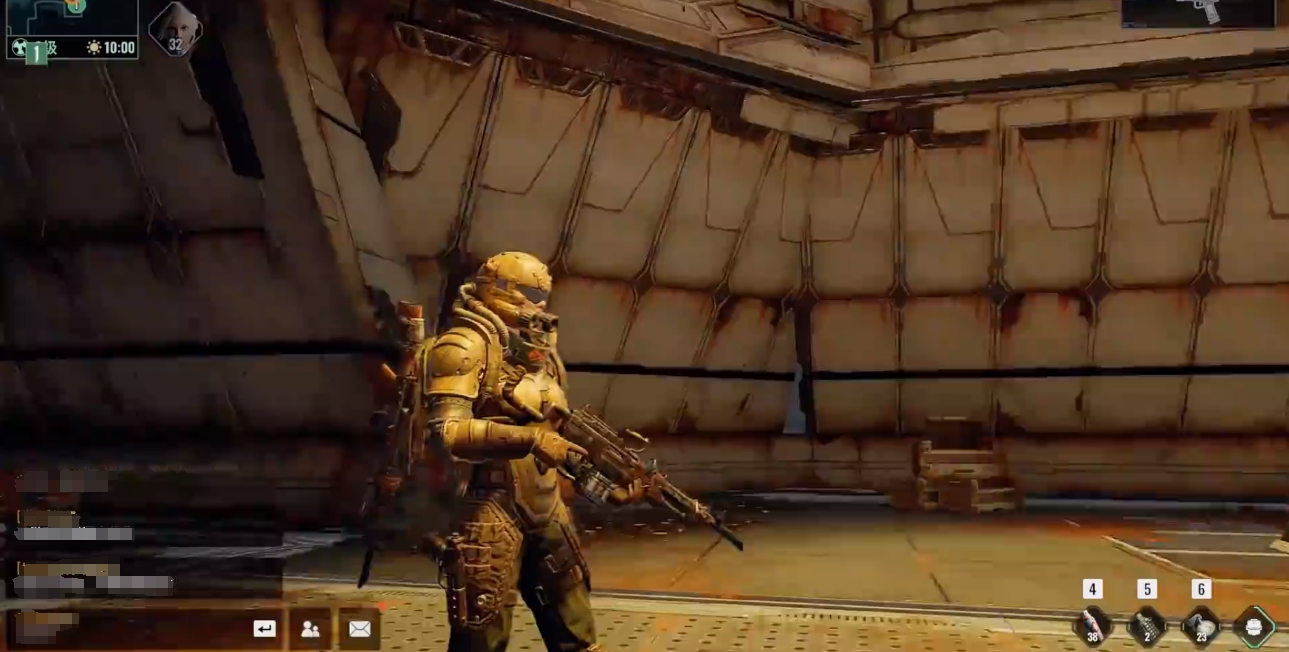
Task: Click the weapon display panel
Action: (x=1198, y=14)
